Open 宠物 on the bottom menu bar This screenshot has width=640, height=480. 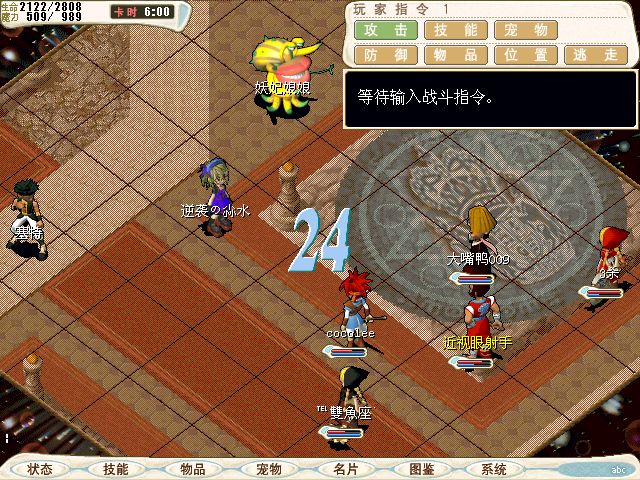point(268,469)
